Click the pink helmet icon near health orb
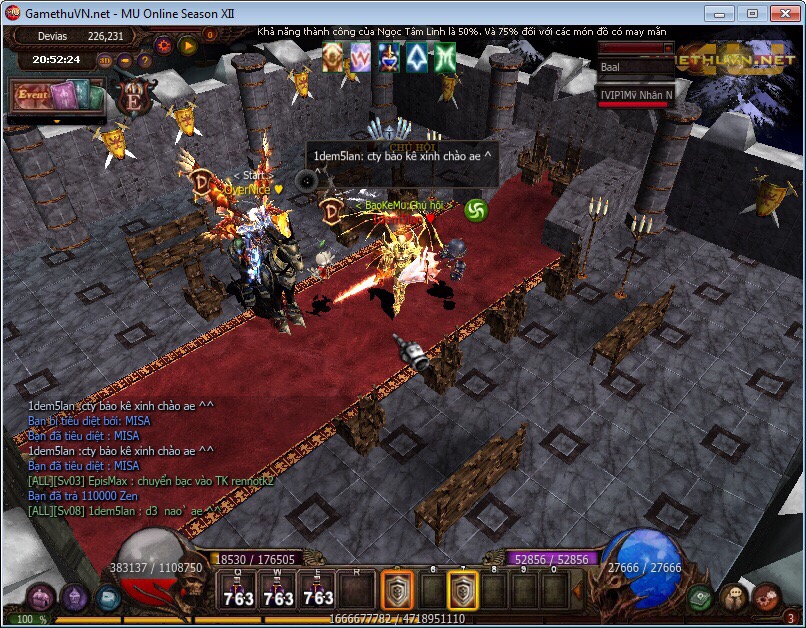The image size is (806, 628). click(41, 598)
